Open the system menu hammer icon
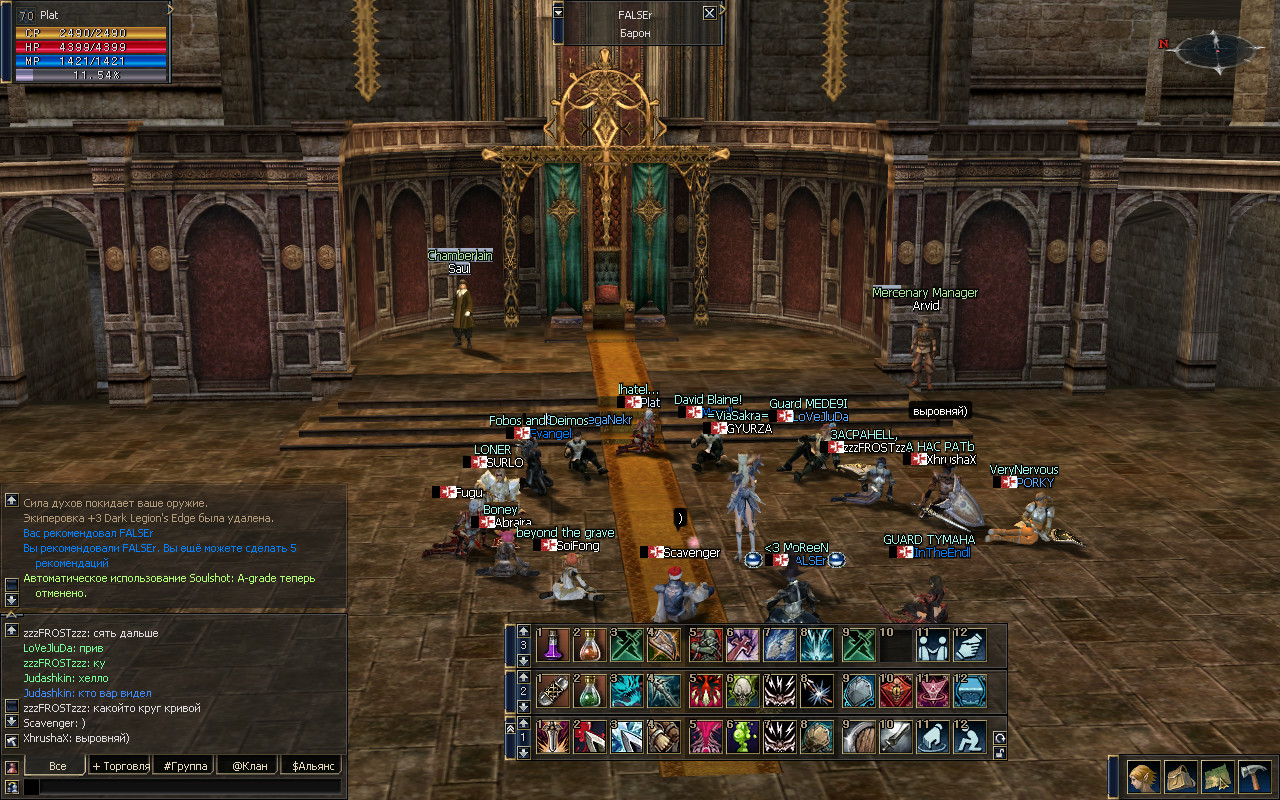Screen dimensions: 1280x800 (1254, 777)
